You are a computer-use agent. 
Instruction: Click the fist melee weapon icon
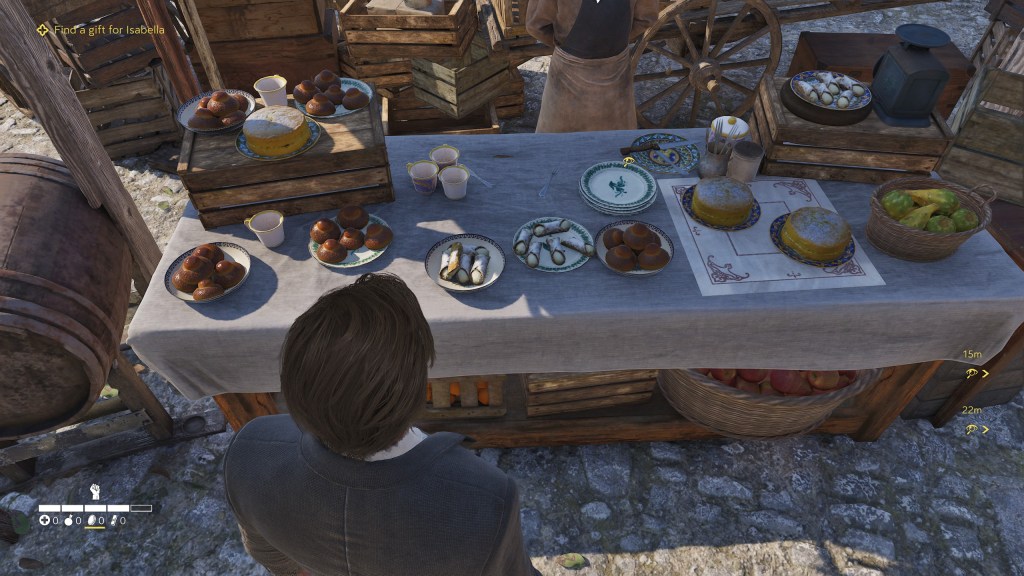click(x=96, y=491)
